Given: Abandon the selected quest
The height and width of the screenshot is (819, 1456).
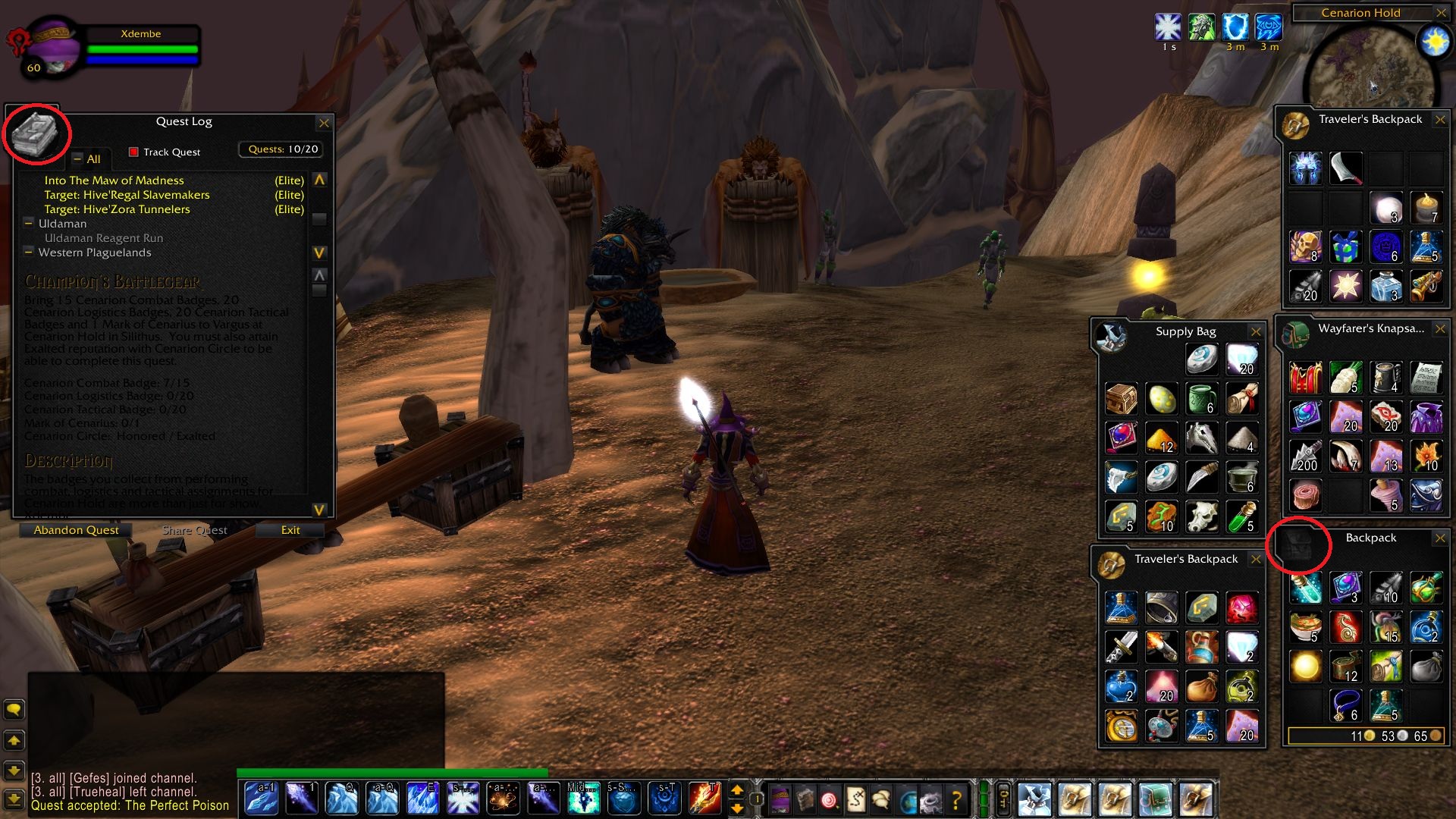Looking at the screenshot, I should 76,530.
